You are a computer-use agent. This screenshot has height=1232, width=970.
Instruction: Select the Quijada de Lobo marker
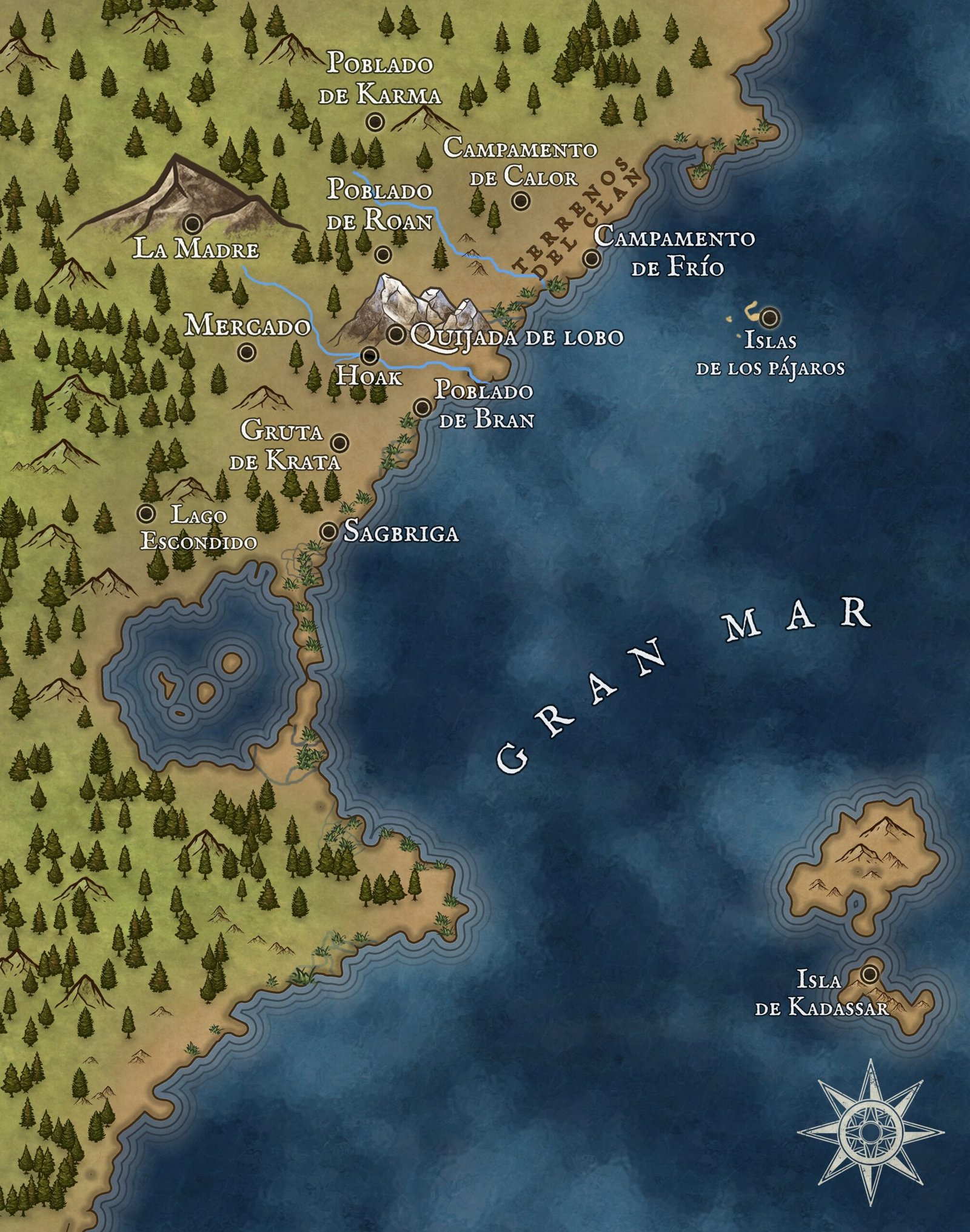396,333
